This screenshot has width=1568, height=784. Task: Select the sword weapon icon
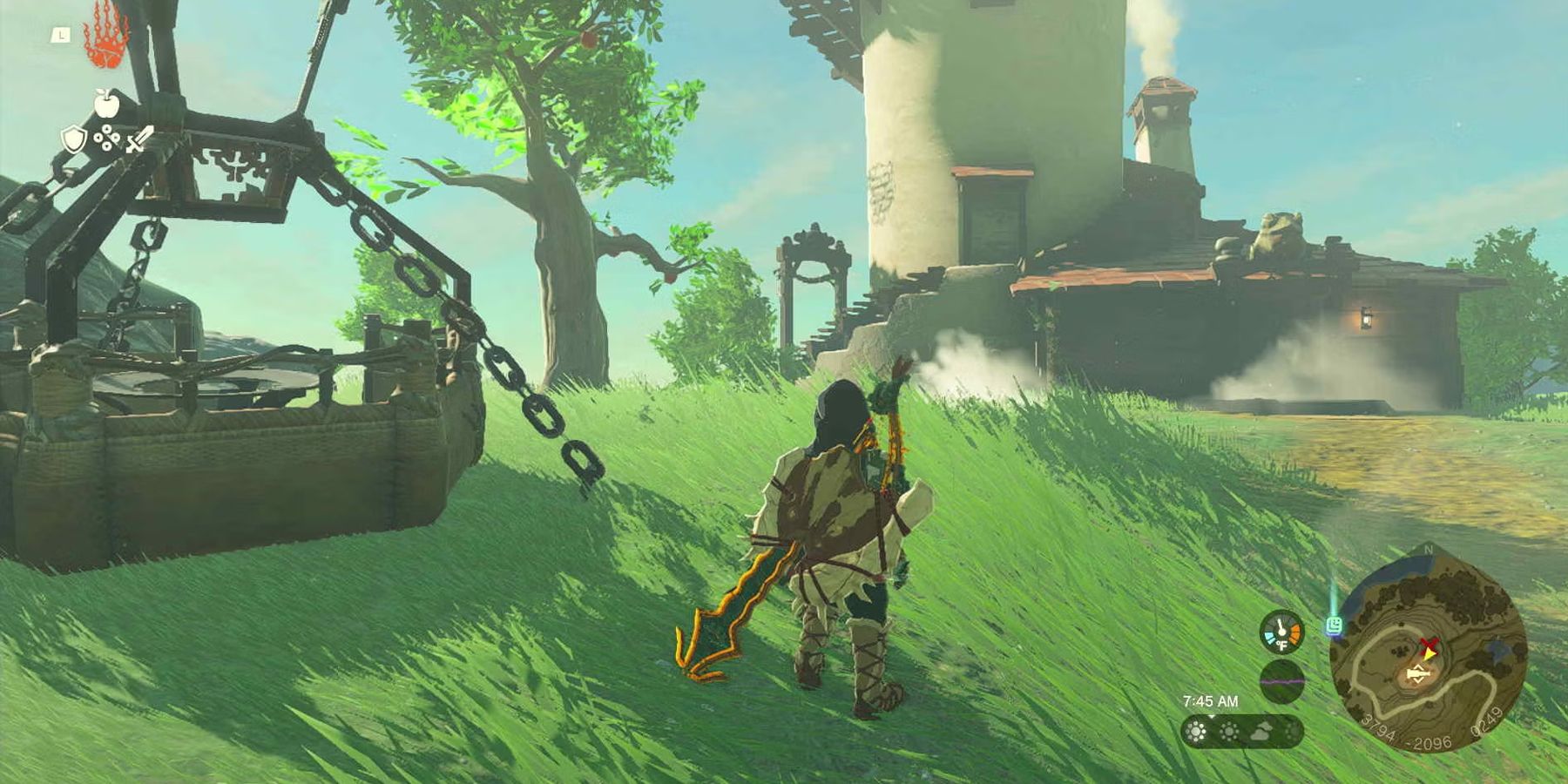point(138,139)
